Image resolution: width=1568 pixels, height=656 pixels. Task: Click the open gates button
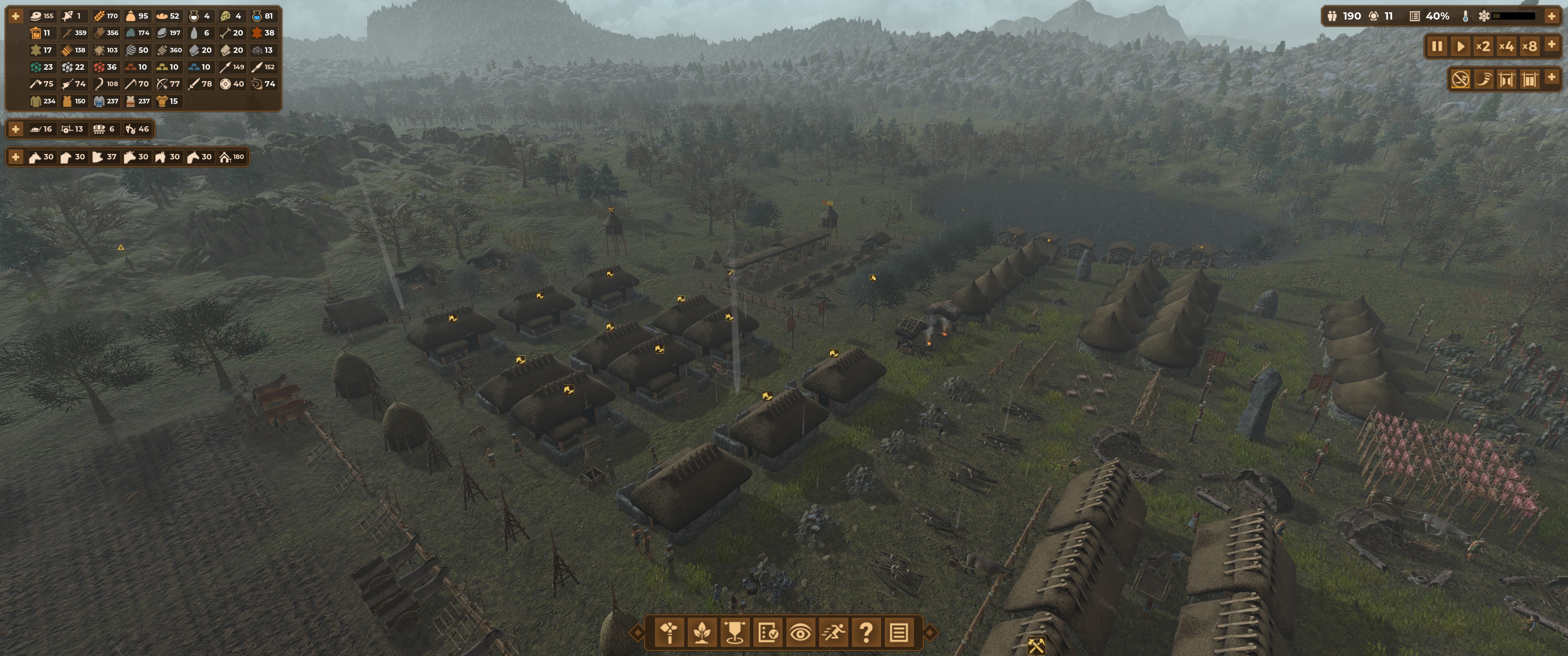[1506, 79]
